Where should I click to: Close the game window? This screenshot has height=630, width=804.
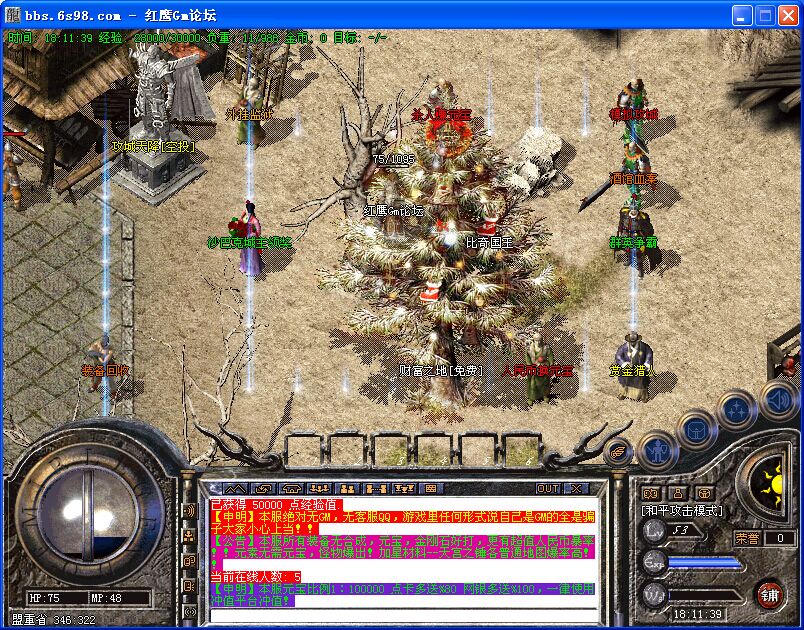tap(788, 15)
